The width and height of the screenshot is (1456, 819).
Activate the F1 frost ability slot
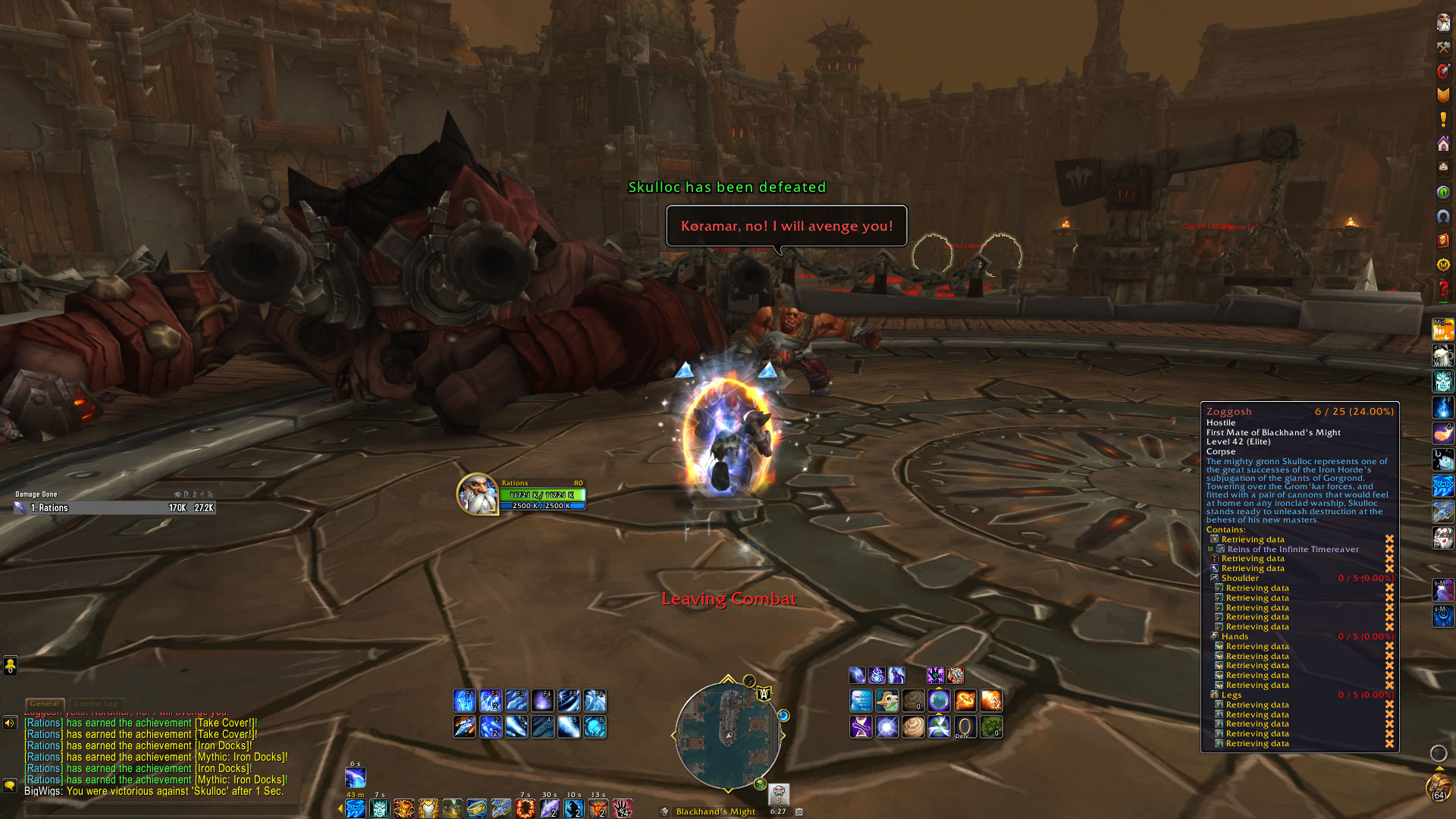click(x=464, y=700)
